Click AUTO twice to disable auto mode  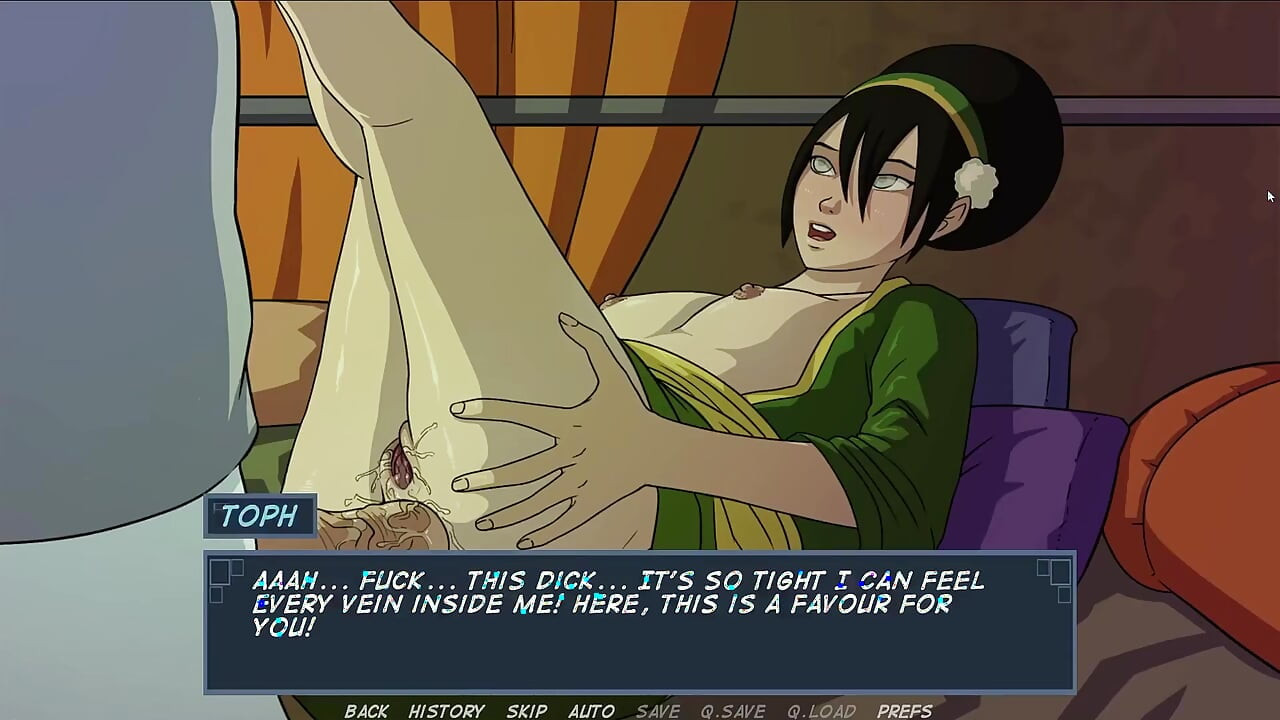(592, 711)
